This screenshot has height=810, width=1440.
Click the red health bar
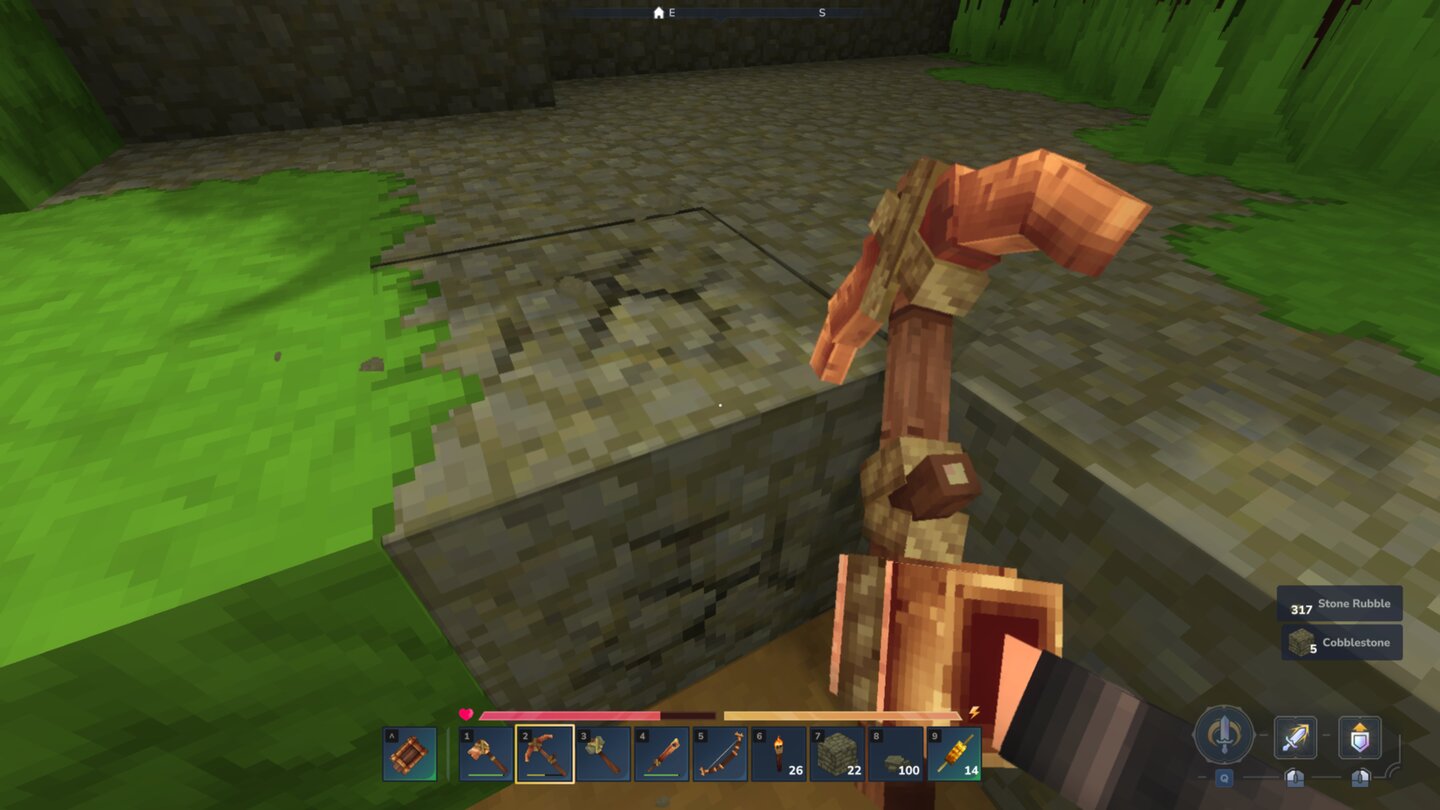570,717
